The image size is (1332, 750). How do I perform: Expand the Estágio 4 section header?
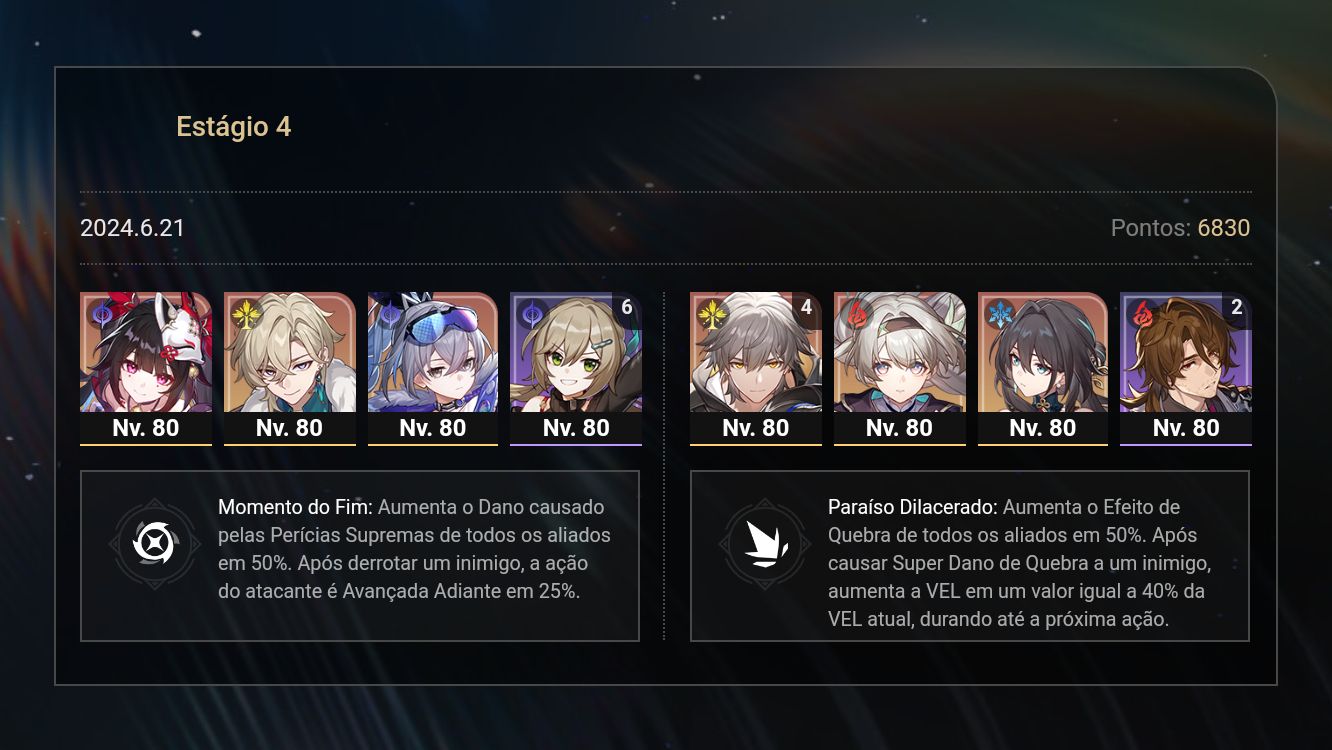click(234, 127)
